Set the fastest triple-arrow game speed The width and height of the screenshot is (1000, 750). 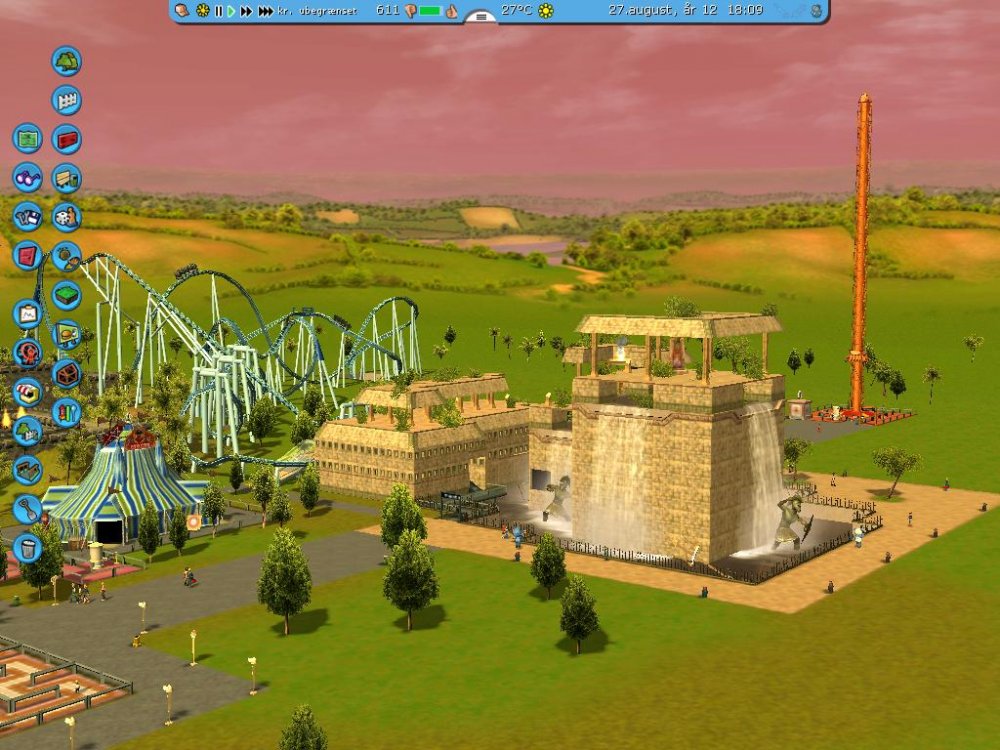click(265, 10)
